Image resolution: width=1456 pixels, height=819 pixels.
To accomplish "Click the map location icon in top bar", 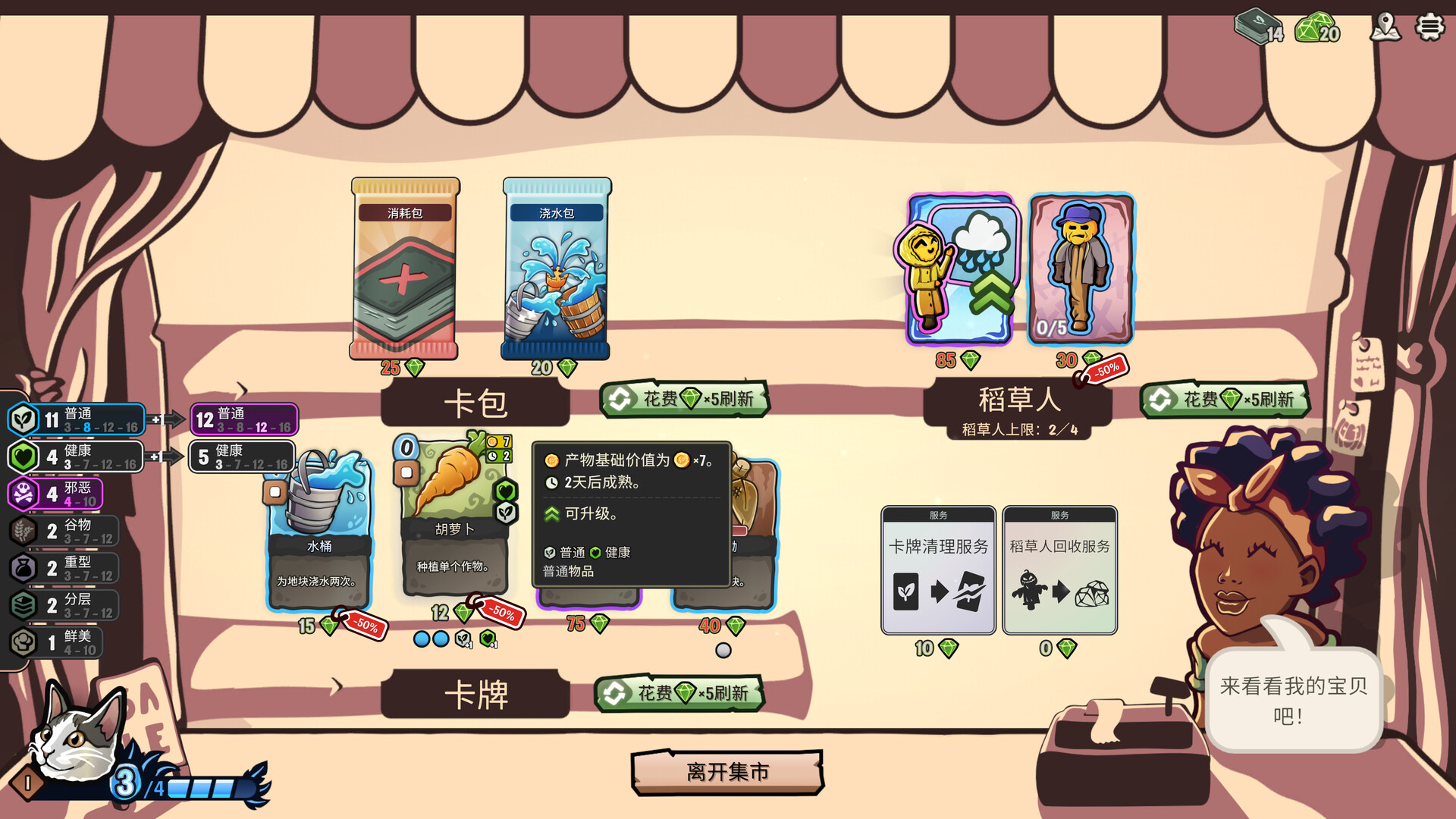I will (1385, 28).
